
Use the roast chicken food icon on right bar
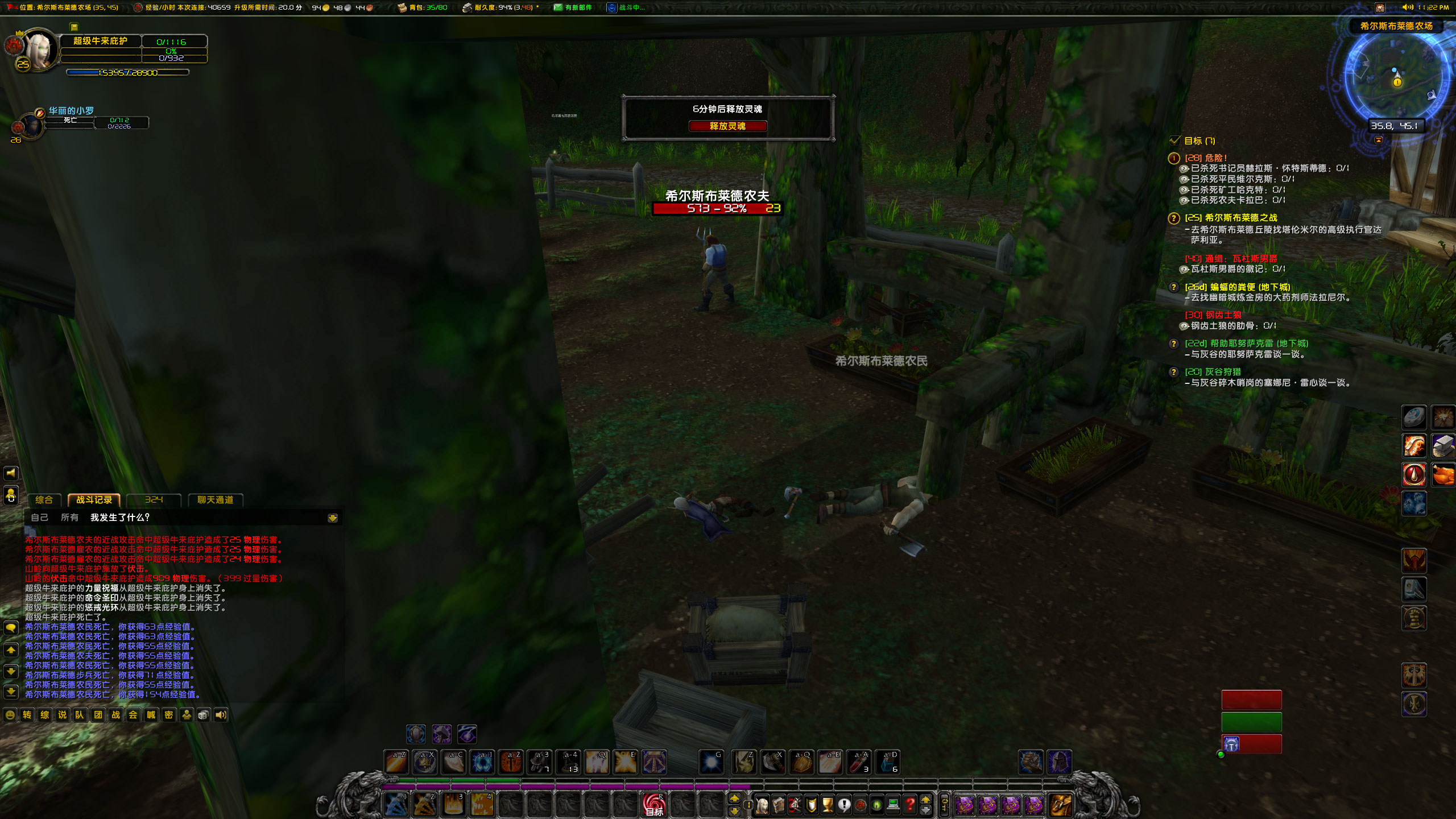(1443, 474)
